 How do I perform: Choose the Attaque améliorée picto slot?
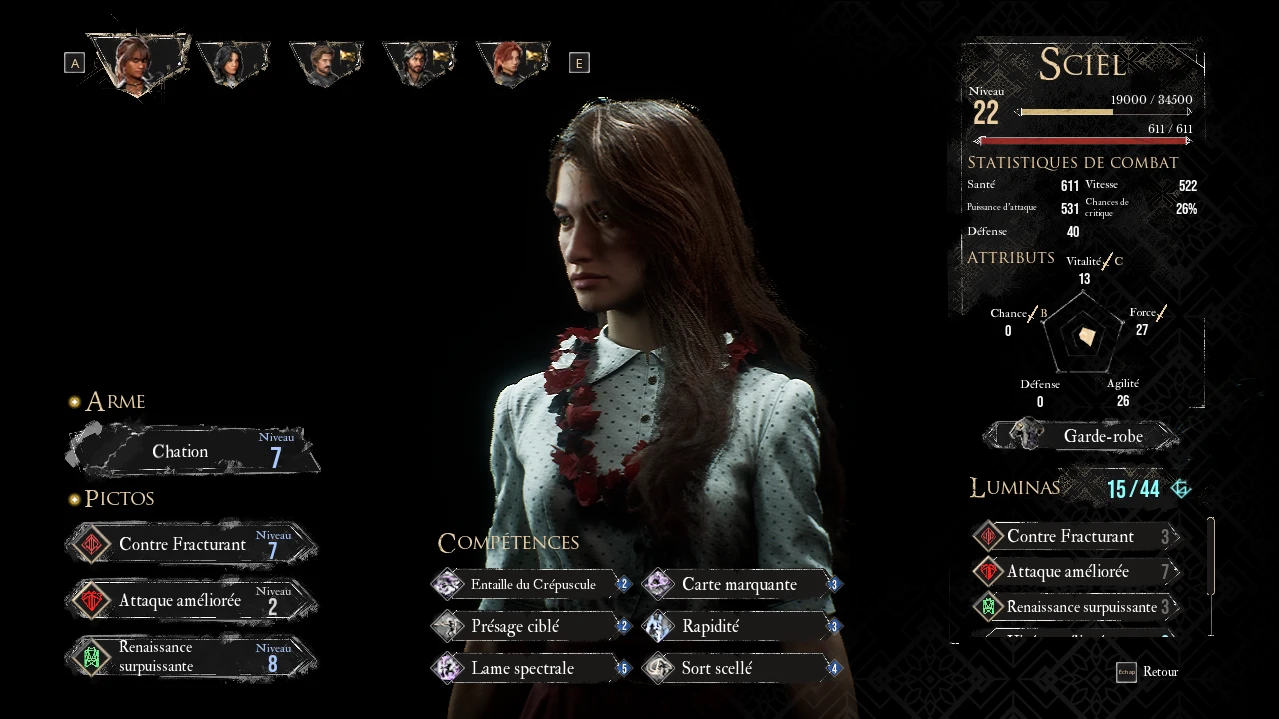click(x=192, y=601)
